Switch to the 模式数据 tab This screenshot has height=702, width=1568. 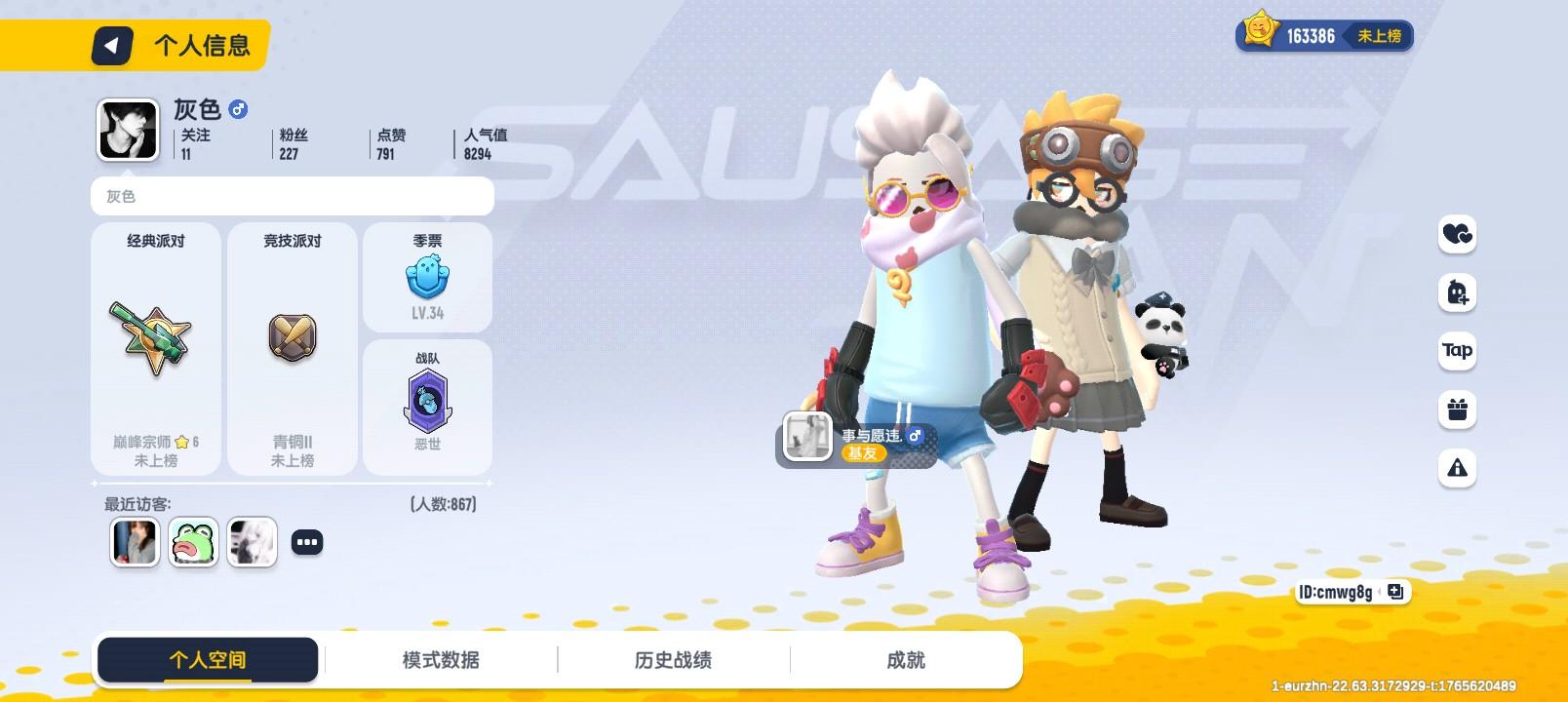coord(441,659)
